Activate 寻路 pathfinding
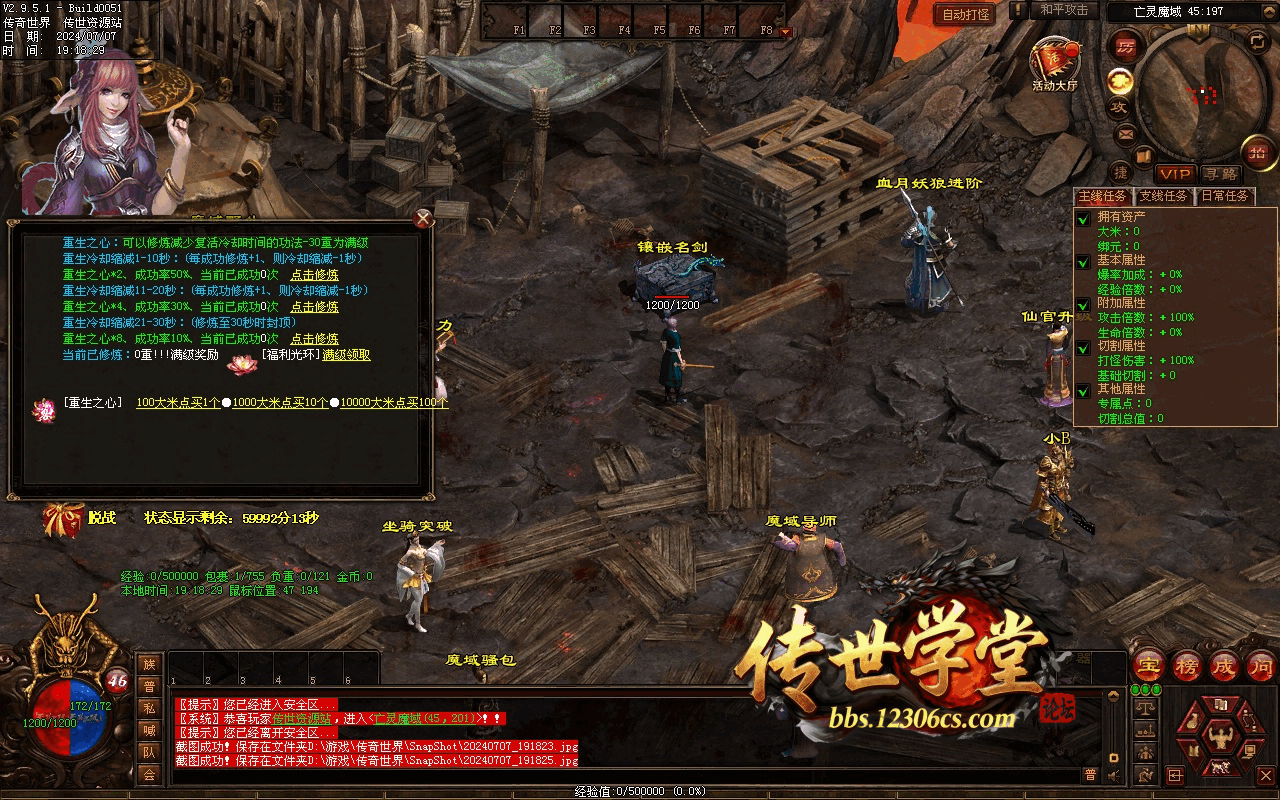Viewport: 1280px width, 800px height. (1219, 174)
